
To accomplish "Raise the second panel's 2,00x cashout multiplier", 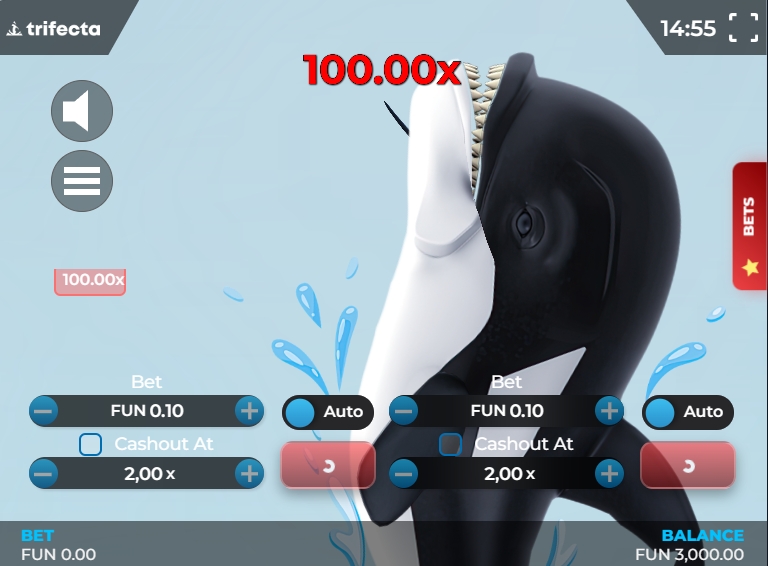I will 609,473.
